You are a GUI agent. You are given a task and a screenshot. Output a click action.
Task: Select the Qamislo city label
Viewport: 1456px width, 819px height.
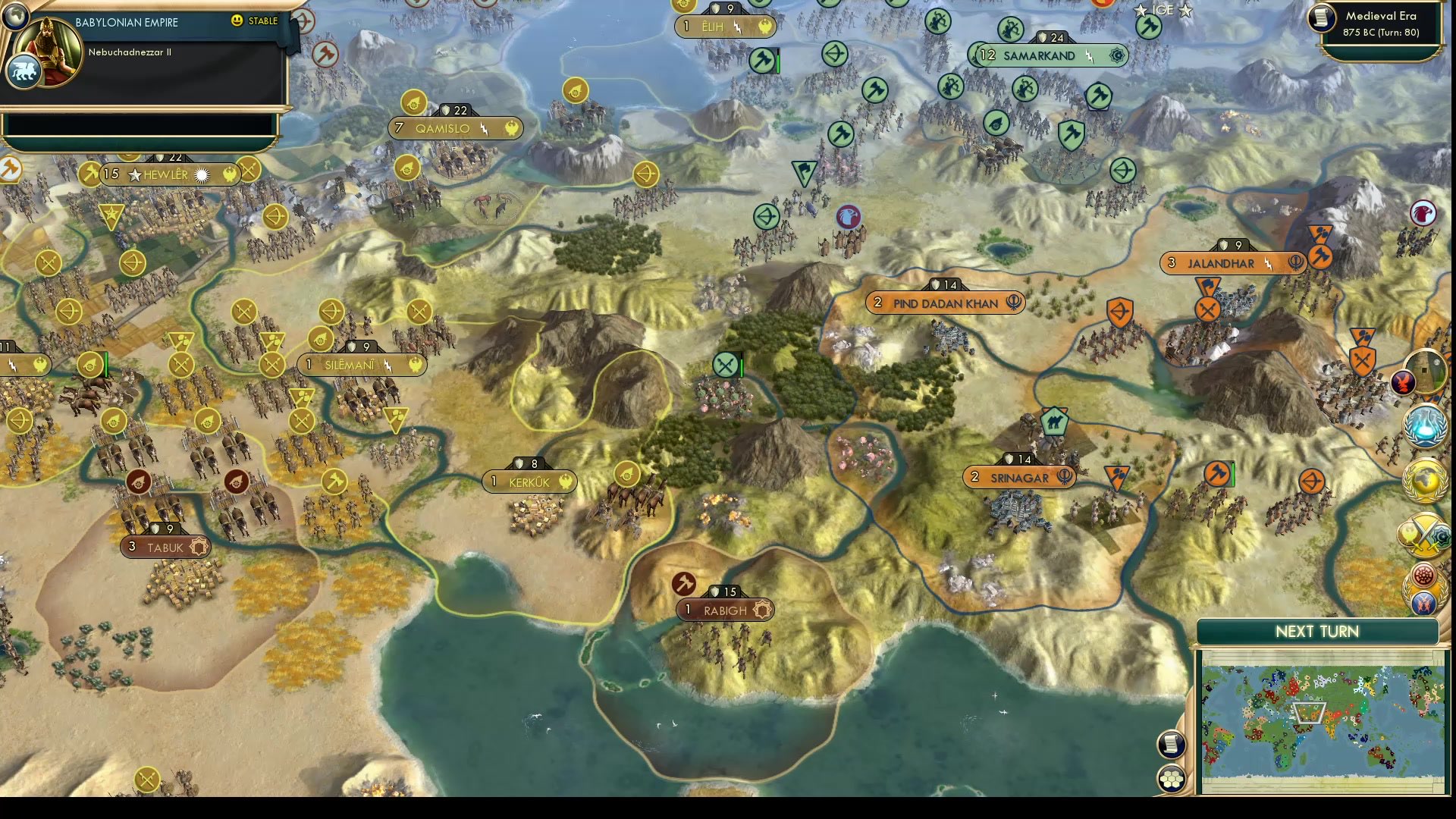pyautogui.click(x=455, y=128)
